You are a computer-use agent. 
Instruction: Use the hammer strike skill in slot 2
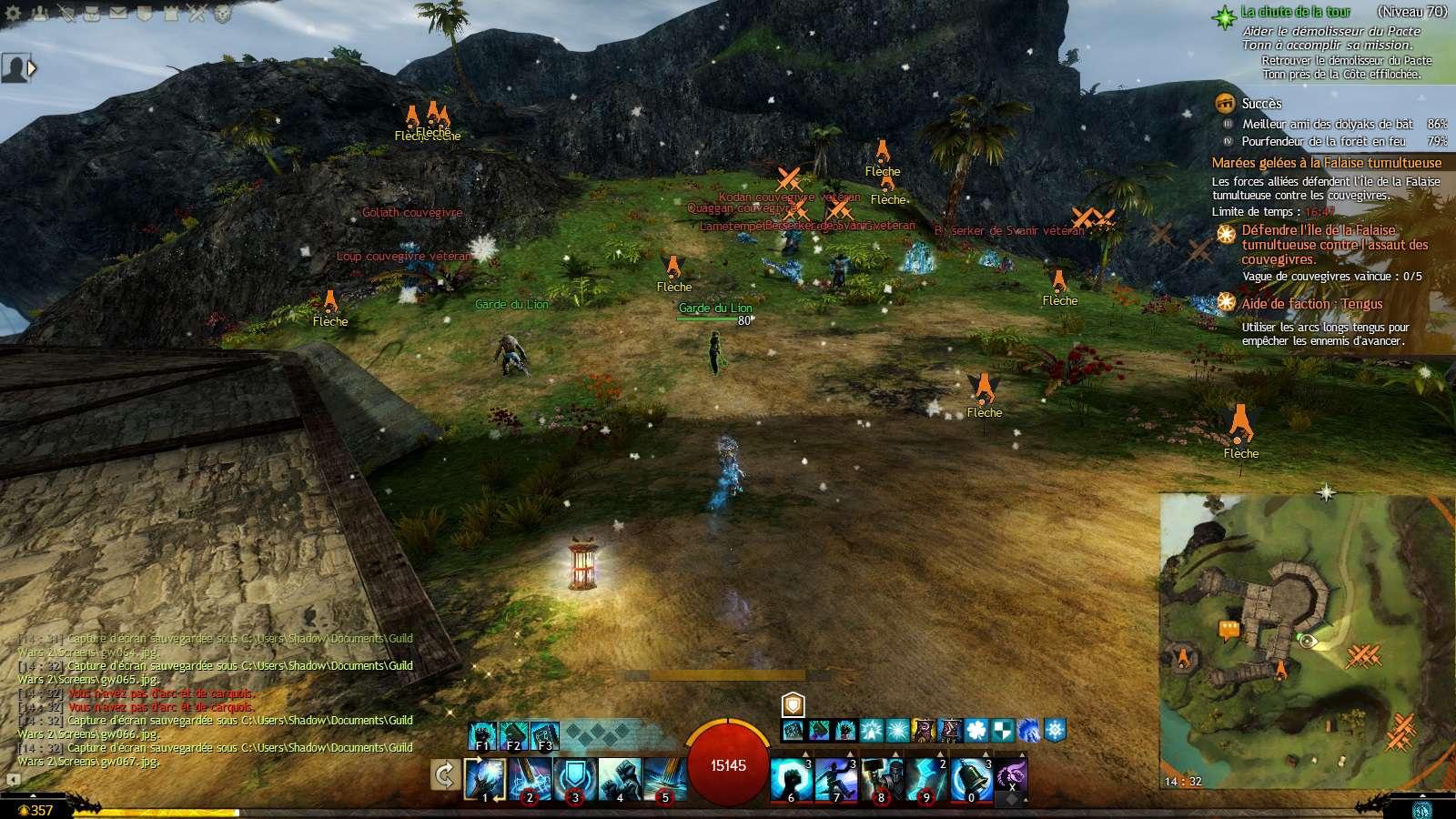point(529,779)
